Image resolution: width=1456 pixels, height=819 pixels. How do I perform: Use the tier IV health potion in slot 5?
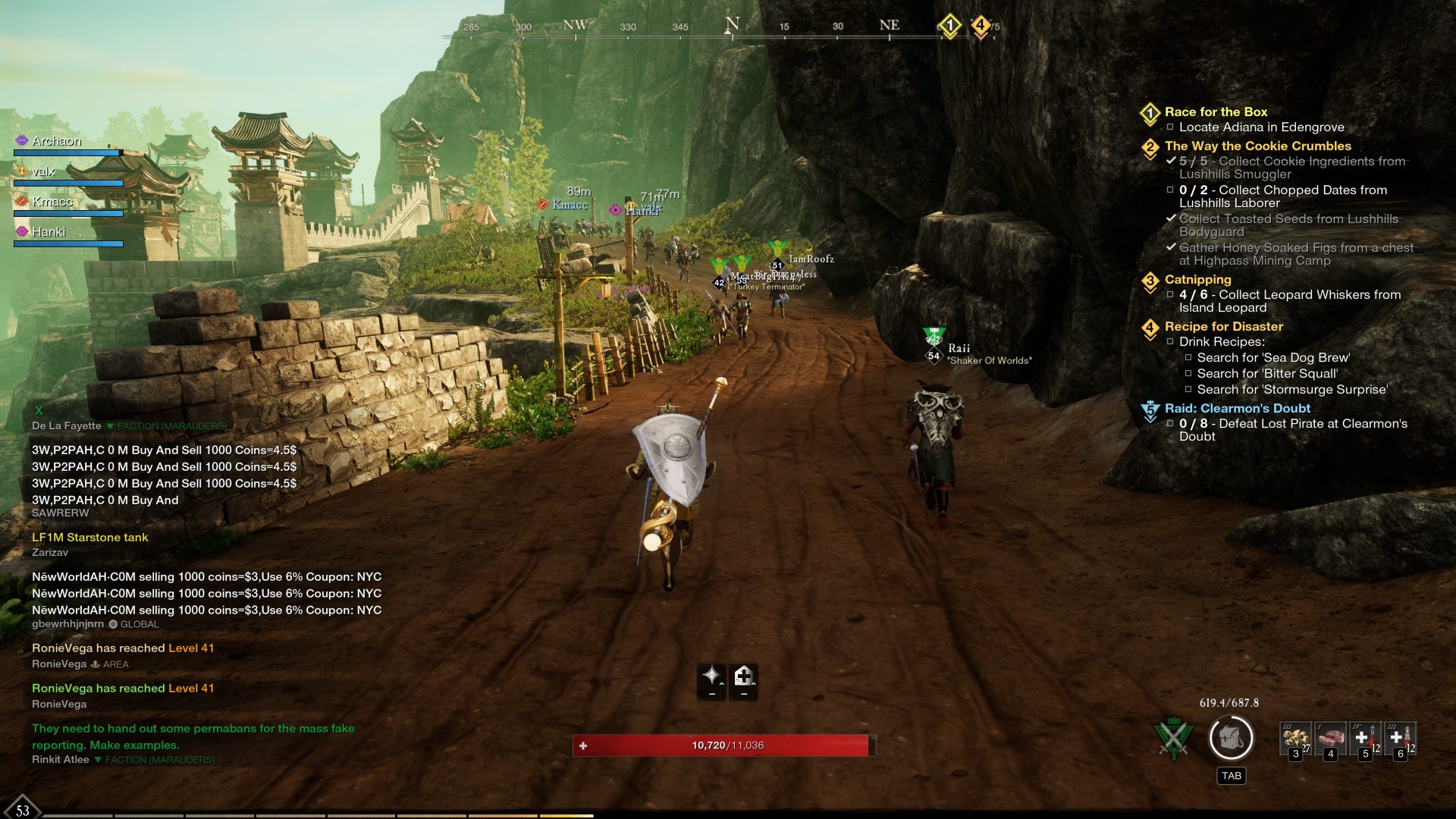(1365, 739)
